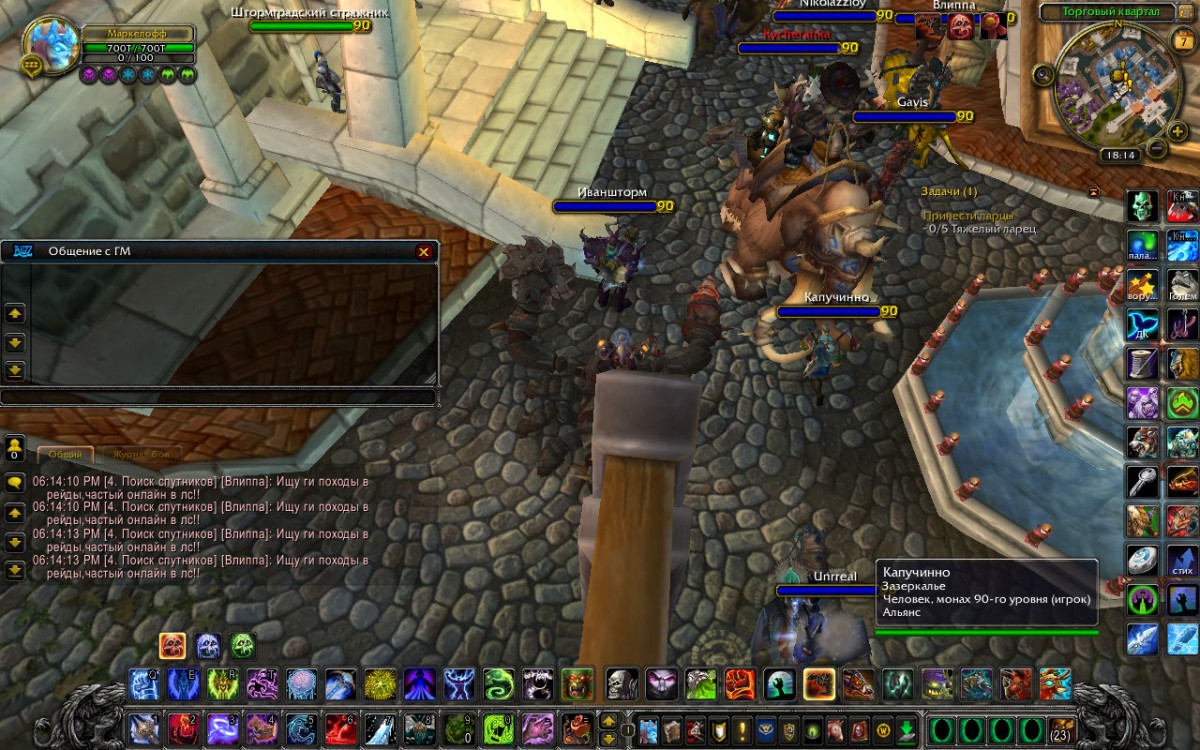Screen dimensions: 1200x750
Task: Open the Журнал боя combat log tab
Action: click(139, 454)
